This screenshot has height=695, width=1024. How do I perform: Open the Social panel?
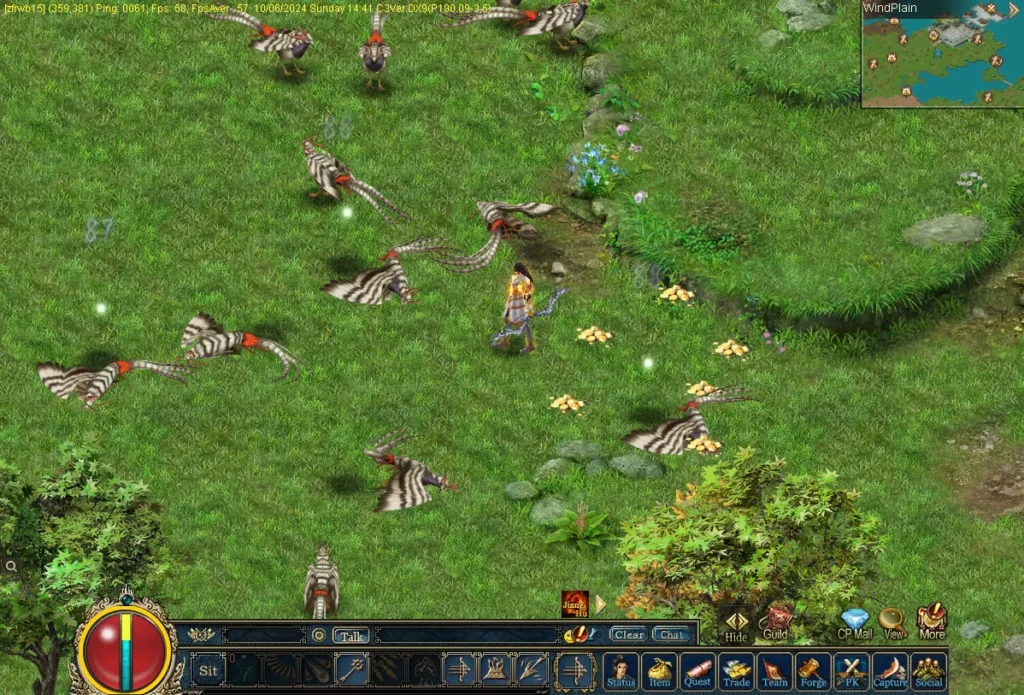929,670
